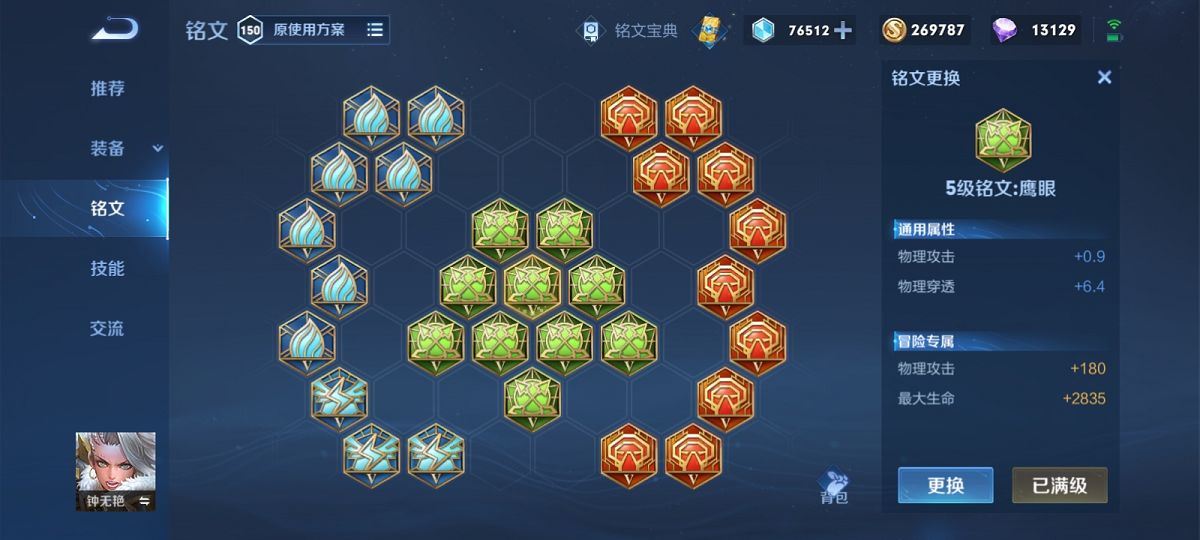Go back with the return arrow

[115, 30]
